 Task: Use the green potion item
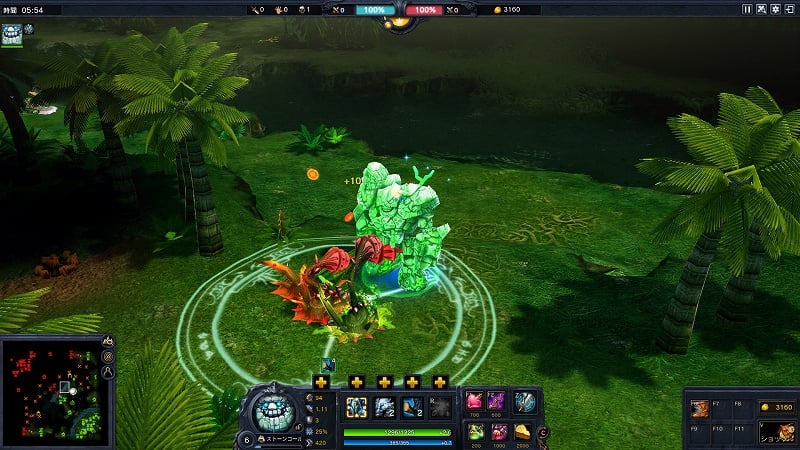pos(475,431)
